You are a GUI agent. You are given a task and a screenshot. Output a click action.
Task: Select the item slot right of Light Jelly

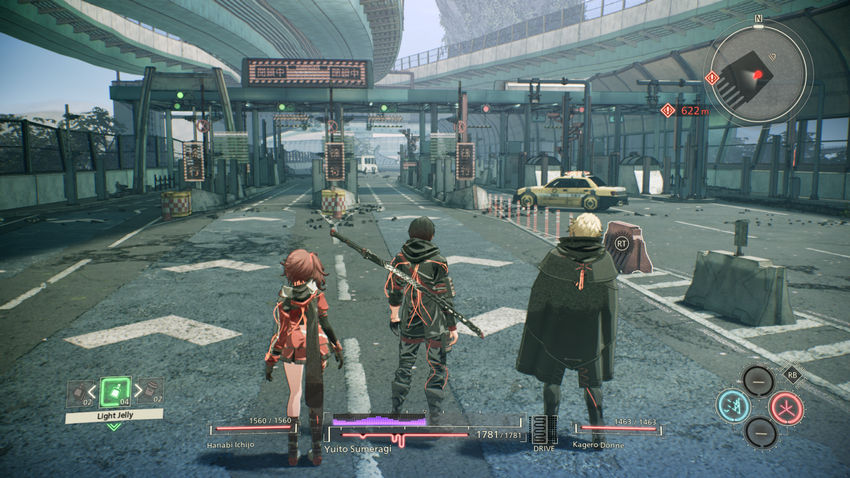[x=152, y=392]
